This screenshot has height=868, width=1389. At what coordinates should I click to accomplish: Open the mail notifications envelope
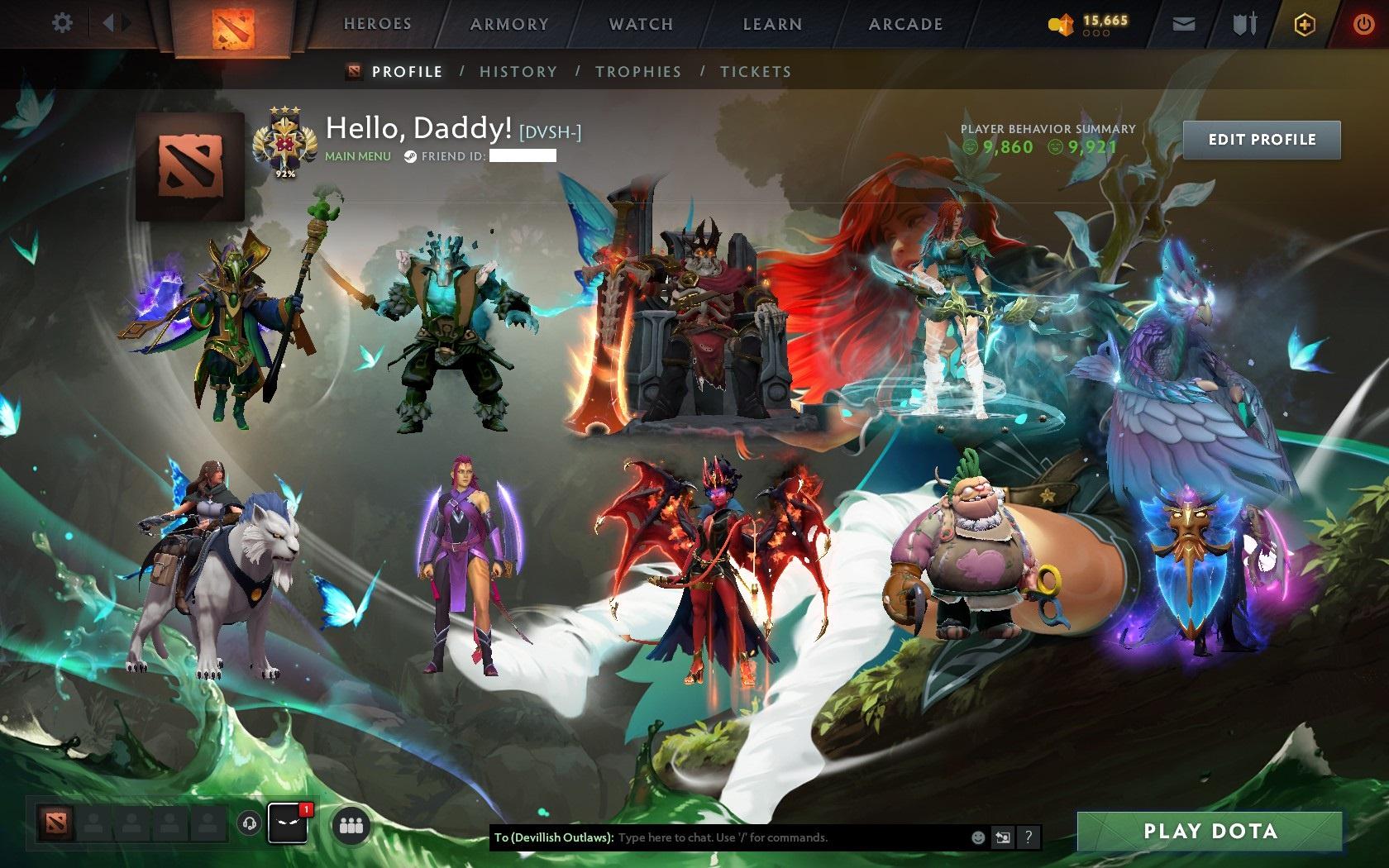click(1184, 24)
